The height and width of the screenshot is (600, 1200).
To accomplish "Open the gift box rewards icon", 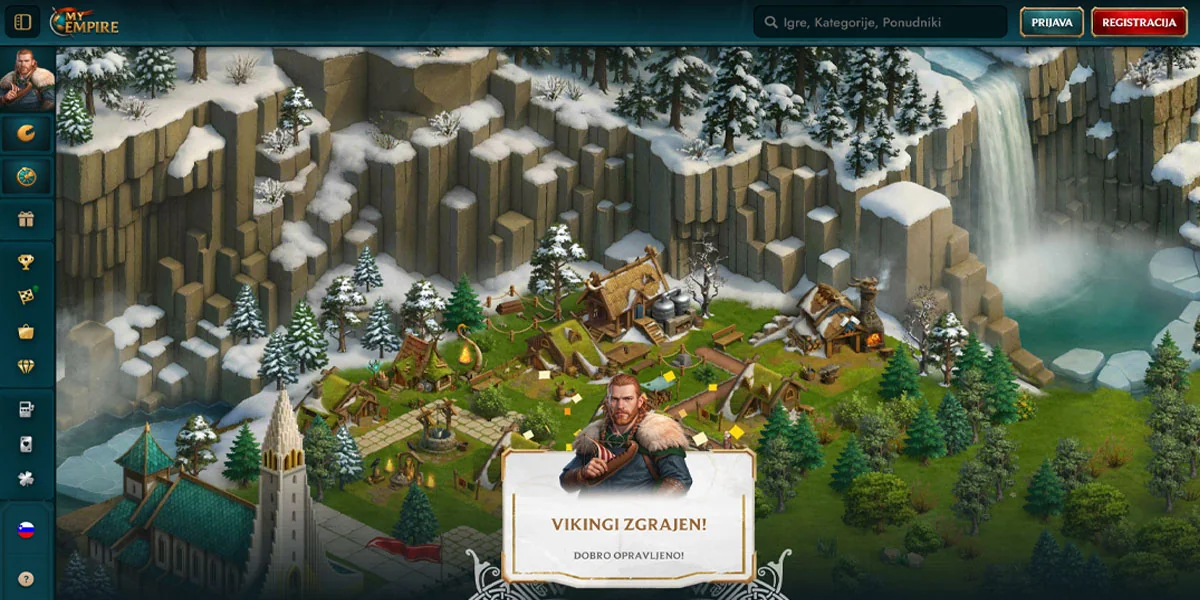I will tap(26, 220).
